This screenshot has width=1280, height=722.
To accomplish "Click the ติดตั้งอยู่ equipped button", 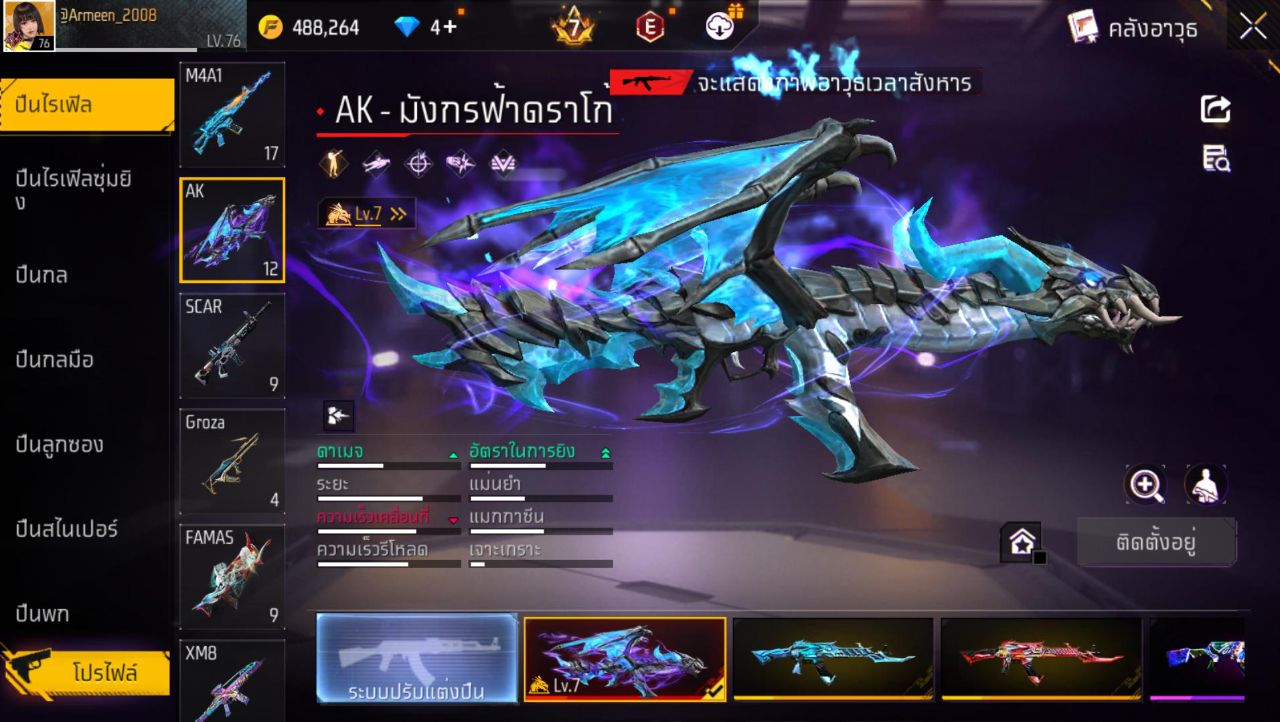I will [x=1156, y=543].
